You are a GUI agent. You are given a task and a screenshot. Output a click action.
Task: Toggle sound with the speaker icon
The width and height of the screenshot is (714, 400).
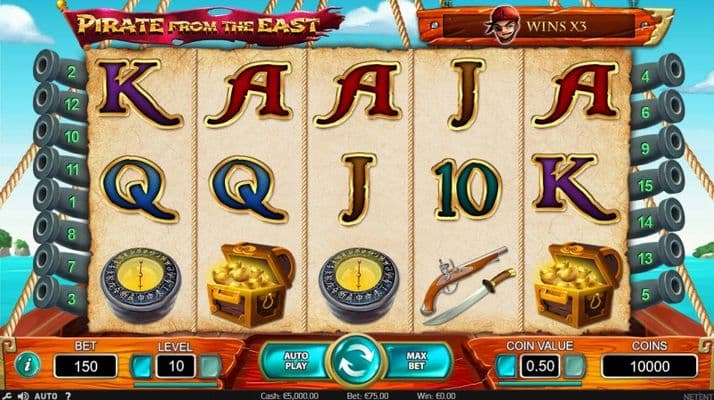pyautogui.click(x=22, y=395)
